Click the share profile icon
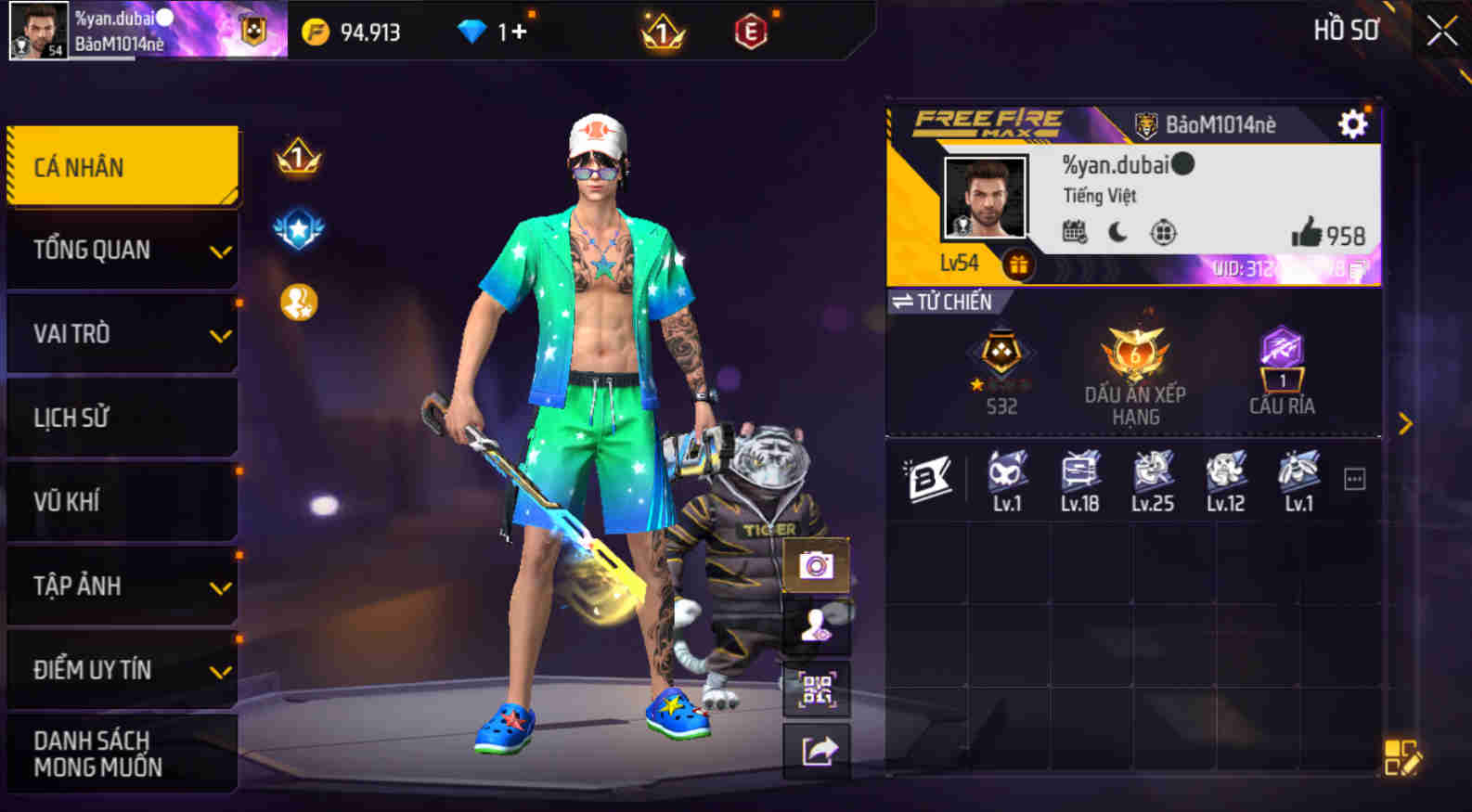 click(816, 752)
